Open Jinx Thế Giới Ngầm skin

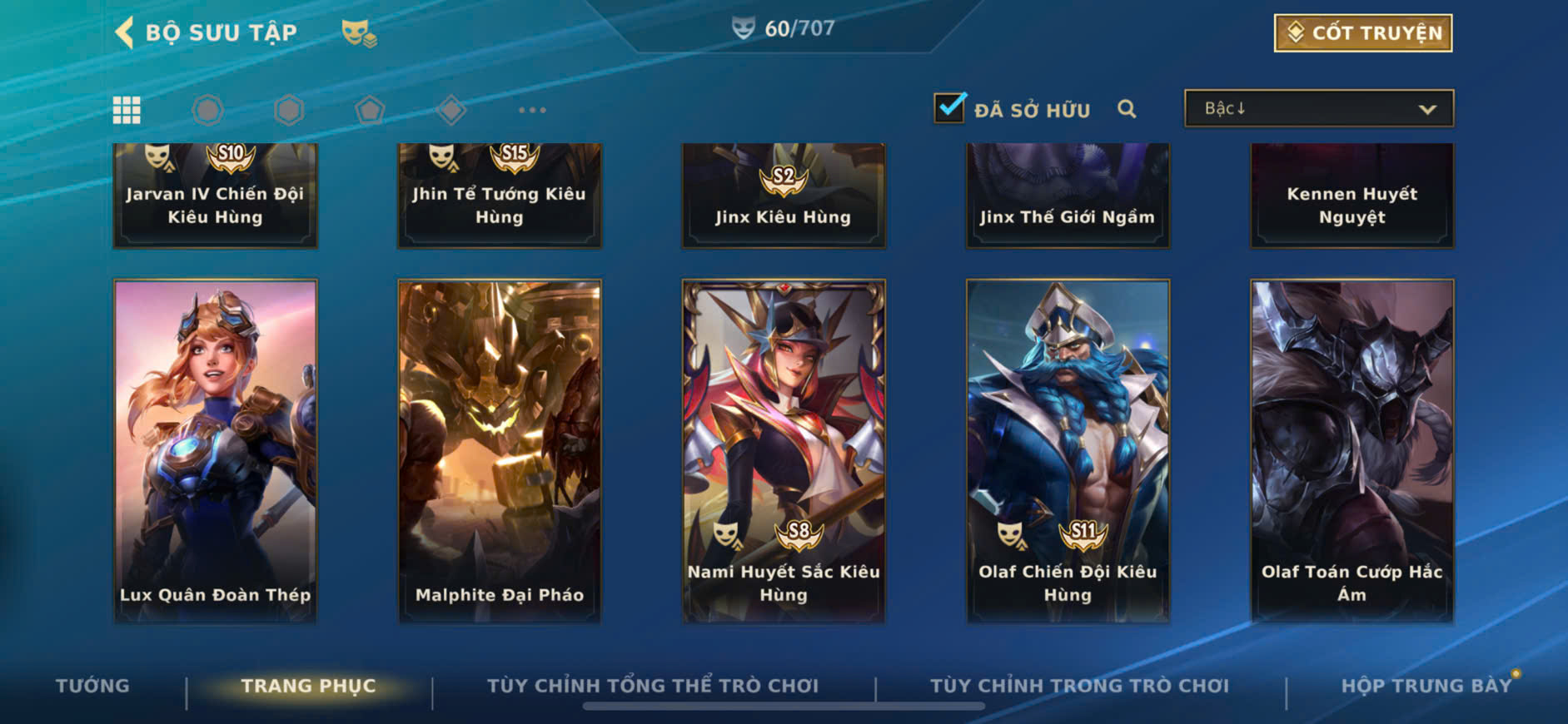click(1068, 196)
